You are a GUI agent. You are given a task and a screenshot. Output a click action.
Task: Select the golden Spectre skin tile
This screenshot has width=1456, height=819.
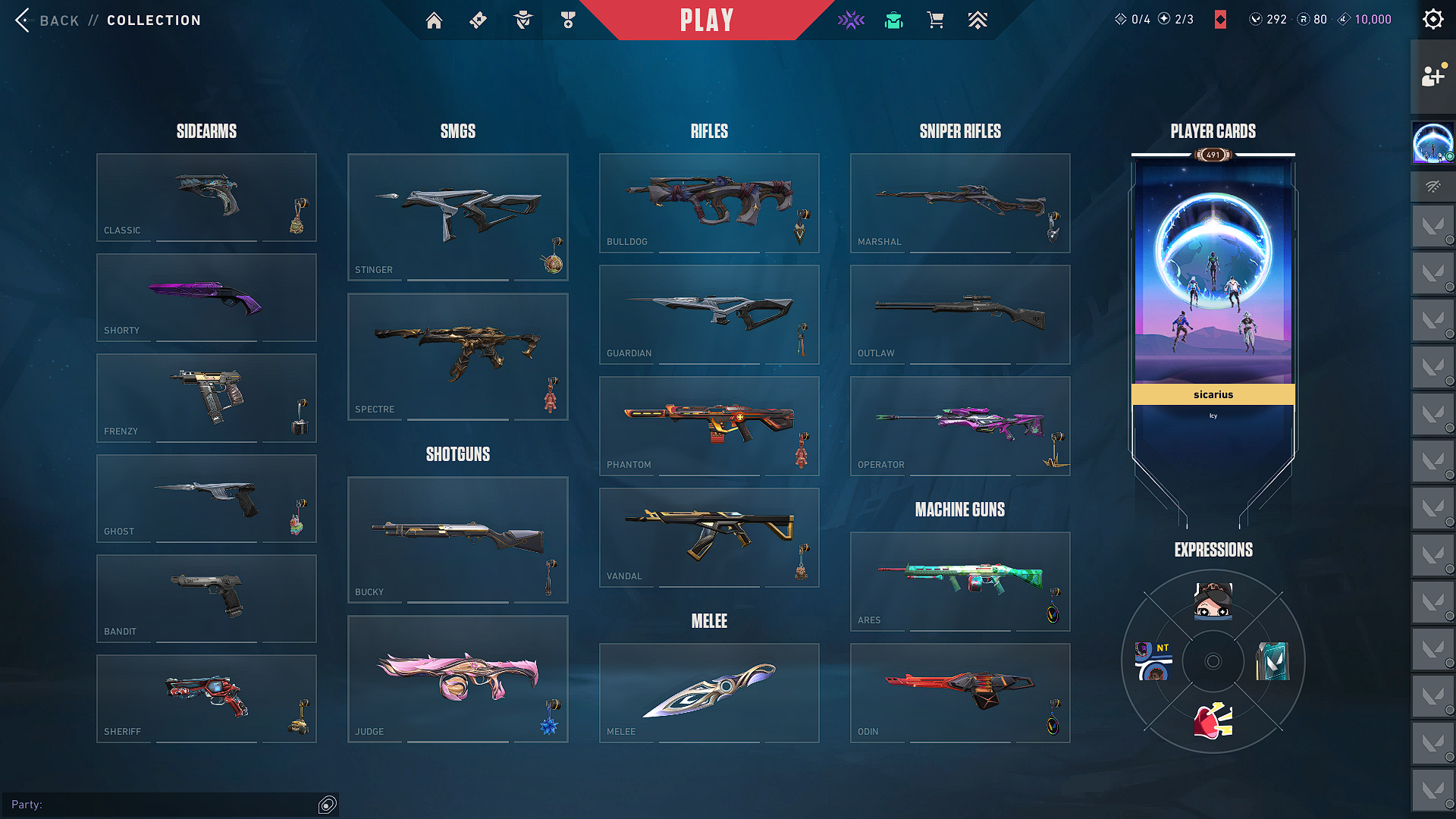click(457, 356)
